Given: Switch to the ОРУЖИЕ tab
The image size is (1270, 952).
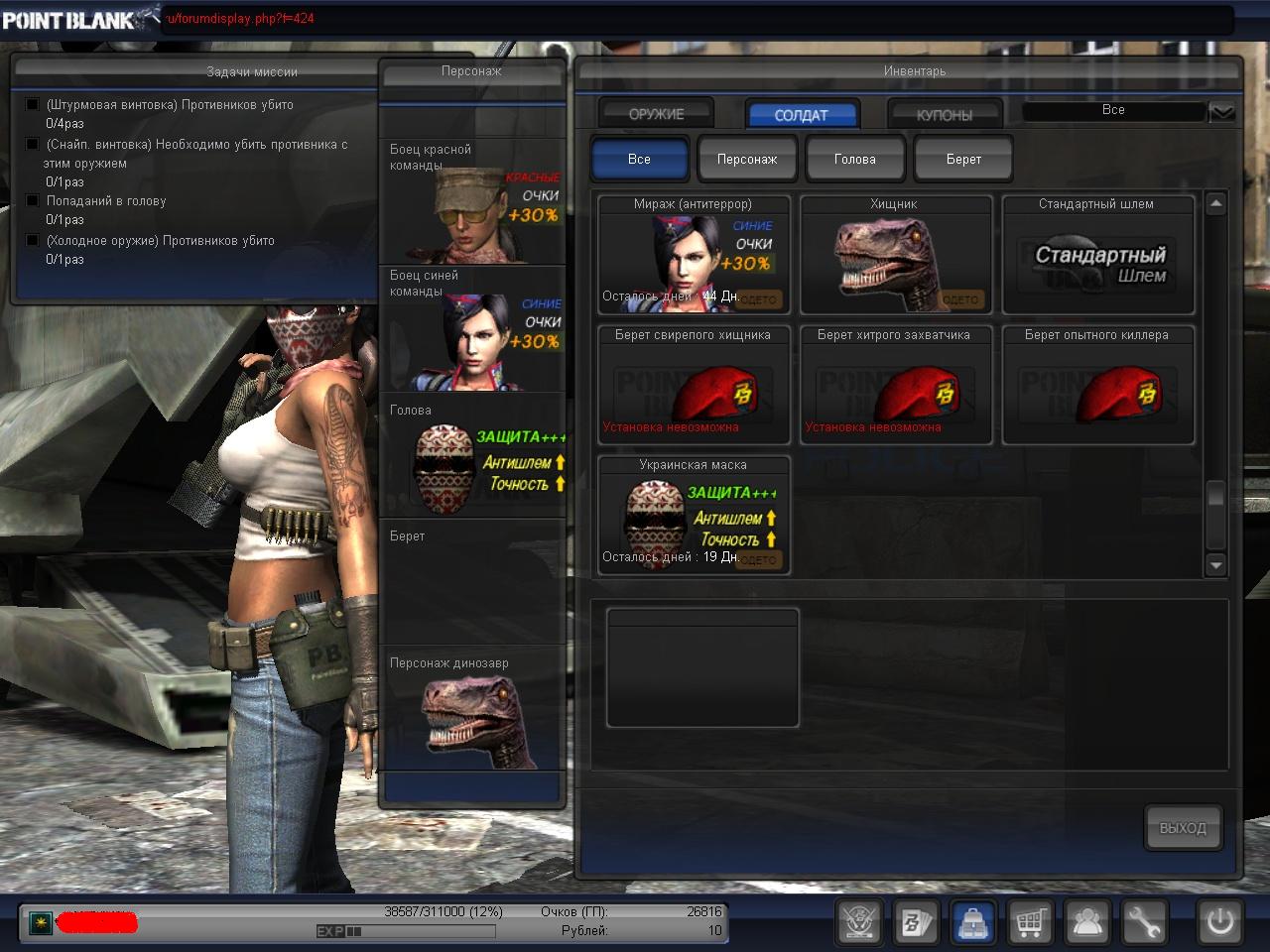Looking at the screenshot, I should [x=656, y=114].
